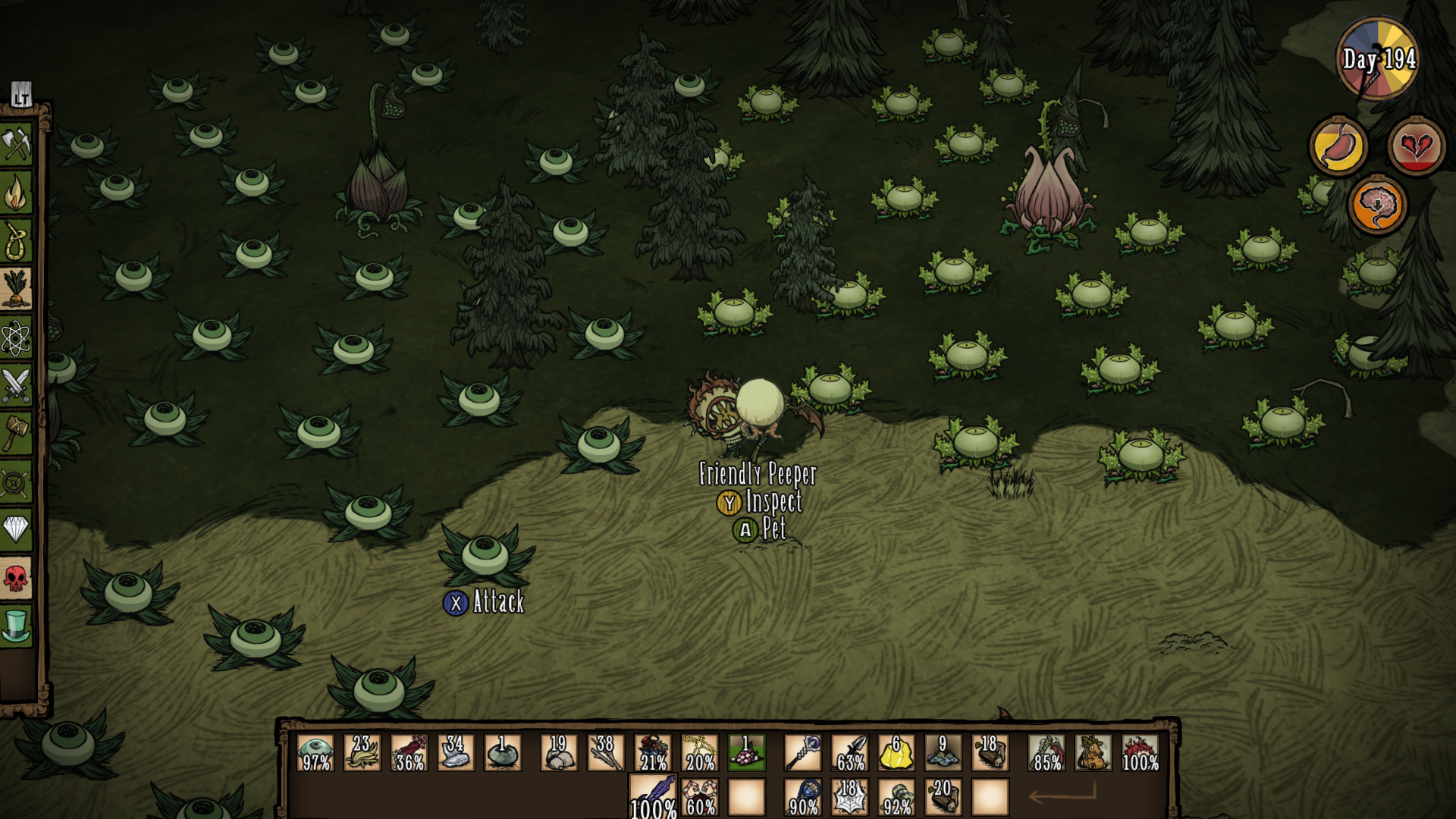Select the eyeball item at 97%
The height and width of the screenshot is (819, 1456).
(x=315, y=752)
